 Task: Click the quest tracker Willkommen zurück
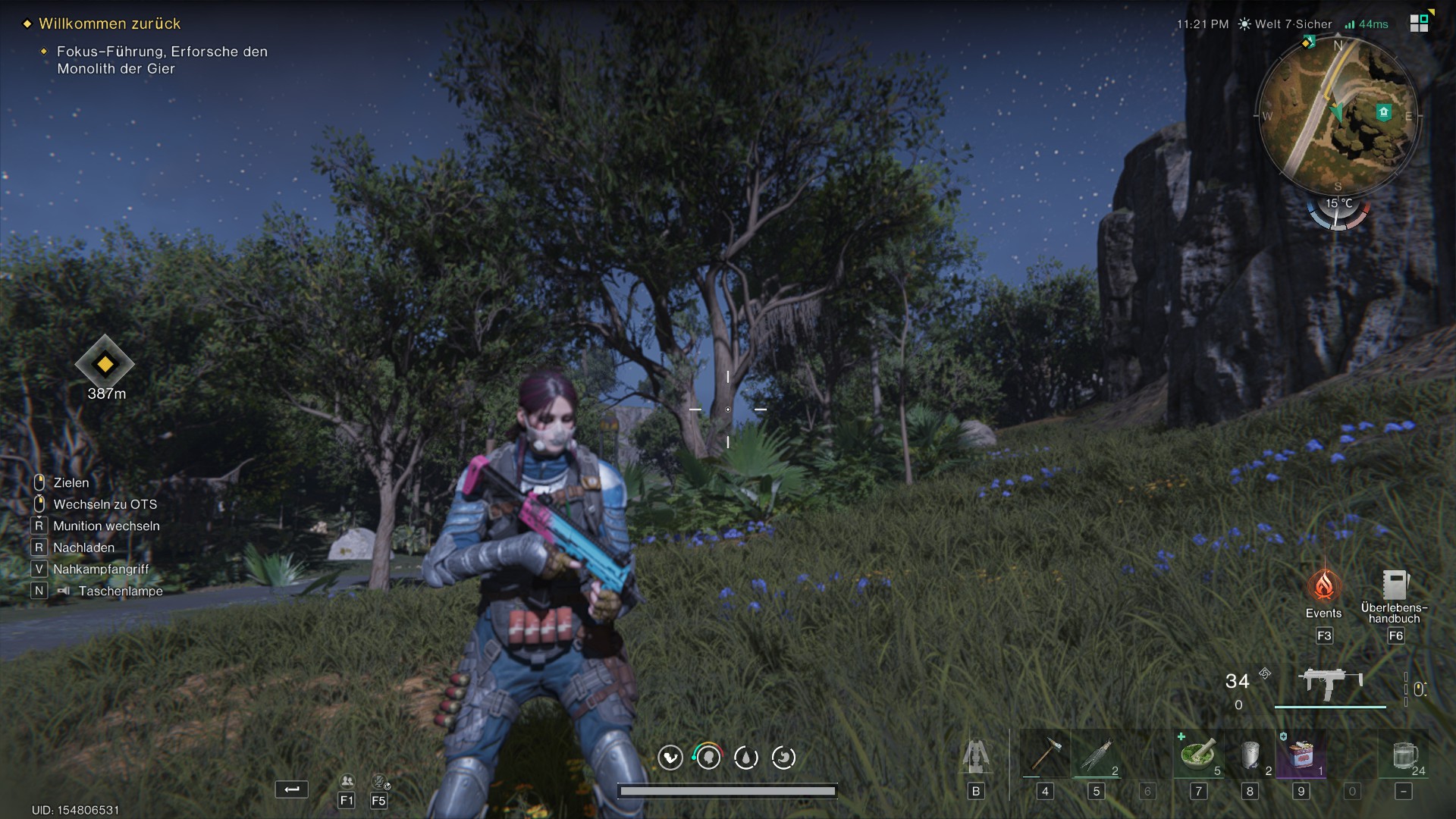pyautogui.click(x=110, y=24)
